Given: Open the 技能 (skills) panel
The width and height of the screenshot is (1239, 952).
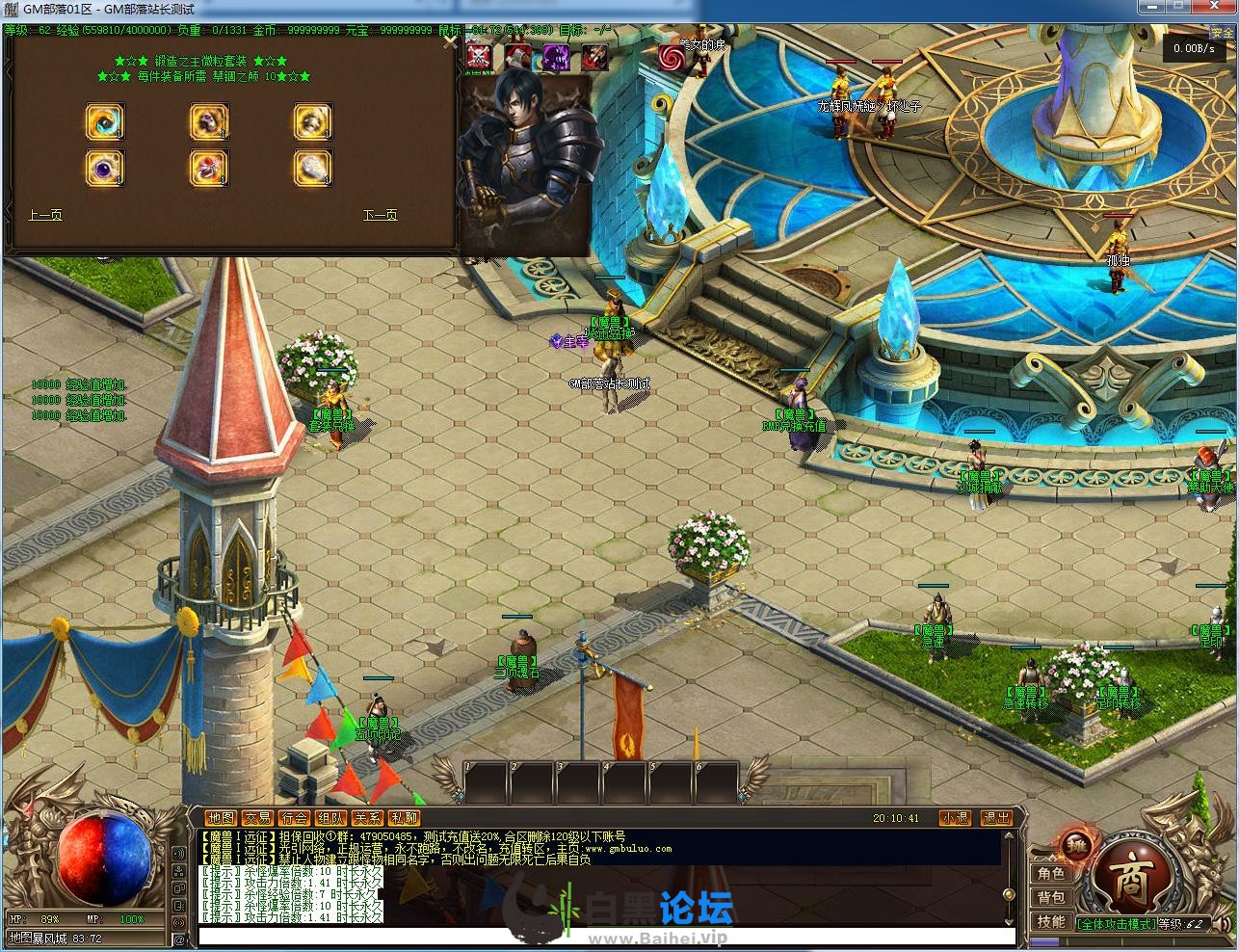Looking at the screenshot, I should click(1051, 921).
